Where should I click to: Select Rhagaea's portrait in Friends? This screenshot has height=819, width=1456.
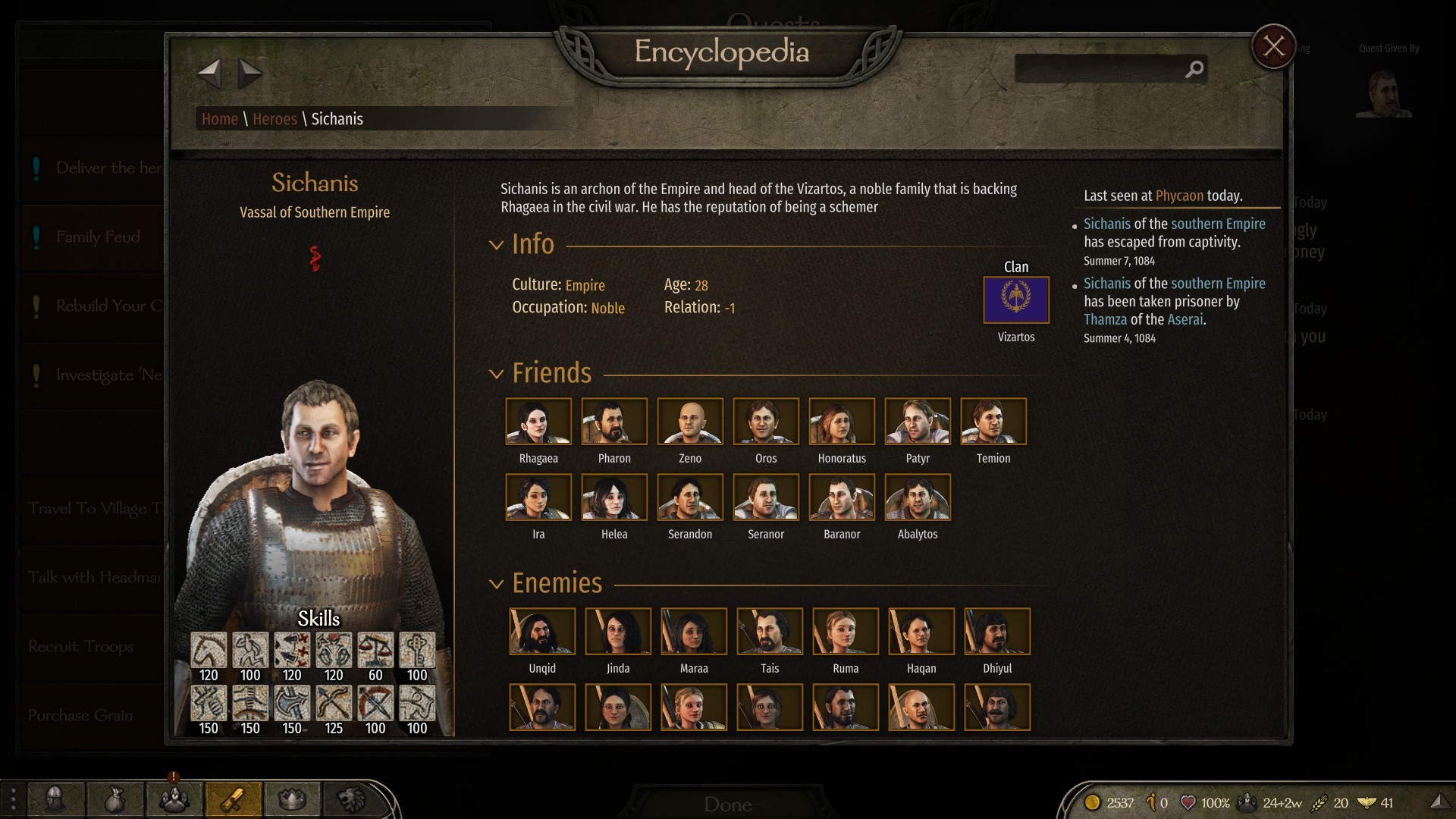point(538,422)
